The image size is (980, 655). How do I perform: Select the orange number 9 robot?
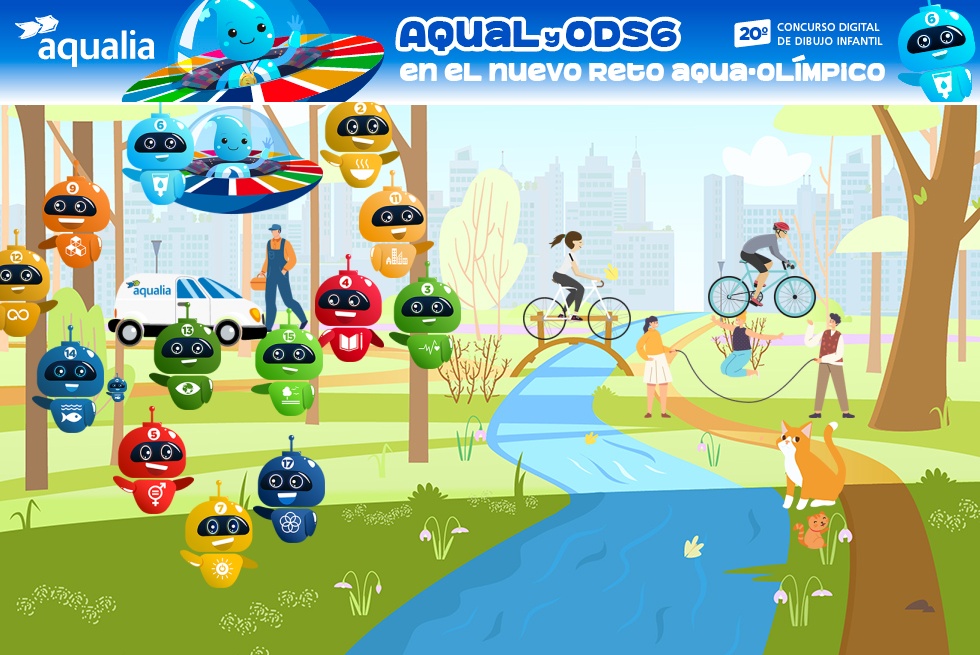coord(75,222)
